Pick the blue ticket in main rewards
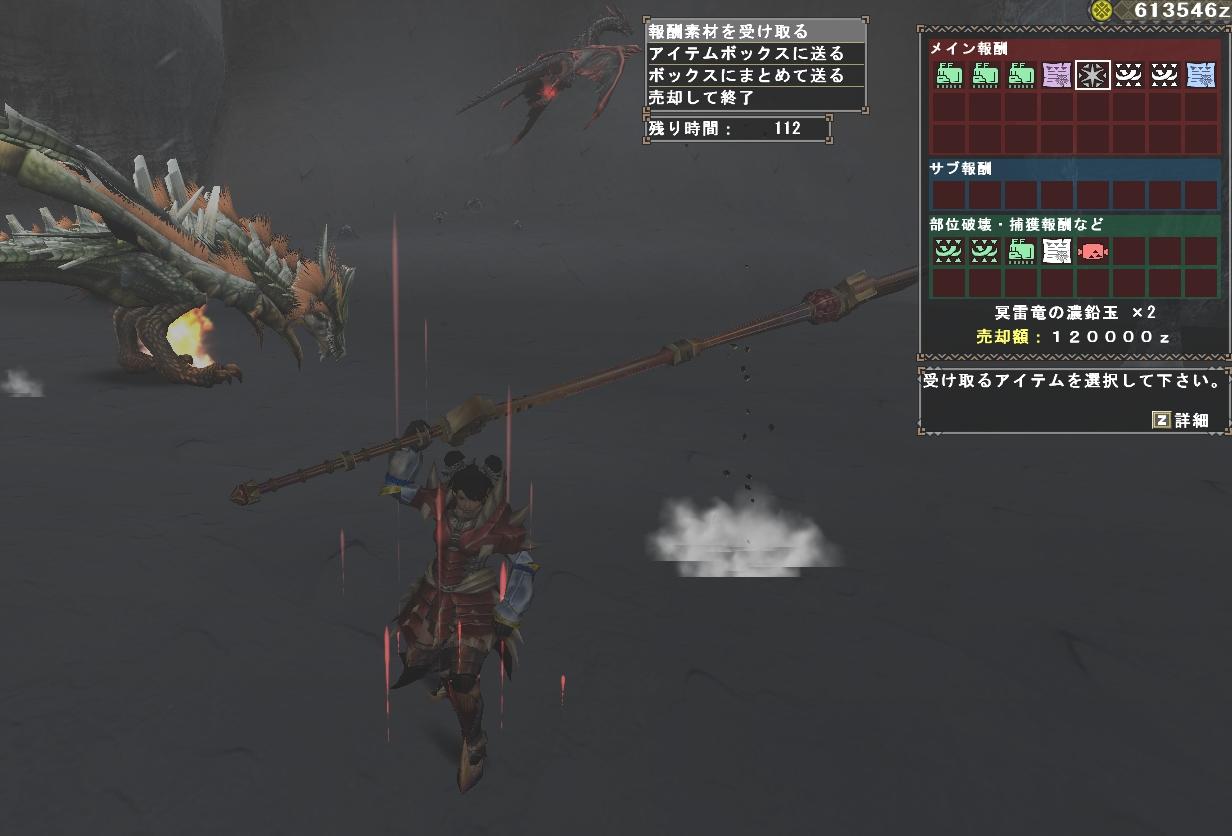The width and height of the screenshot is (1232, 836). click(1201, 75)
